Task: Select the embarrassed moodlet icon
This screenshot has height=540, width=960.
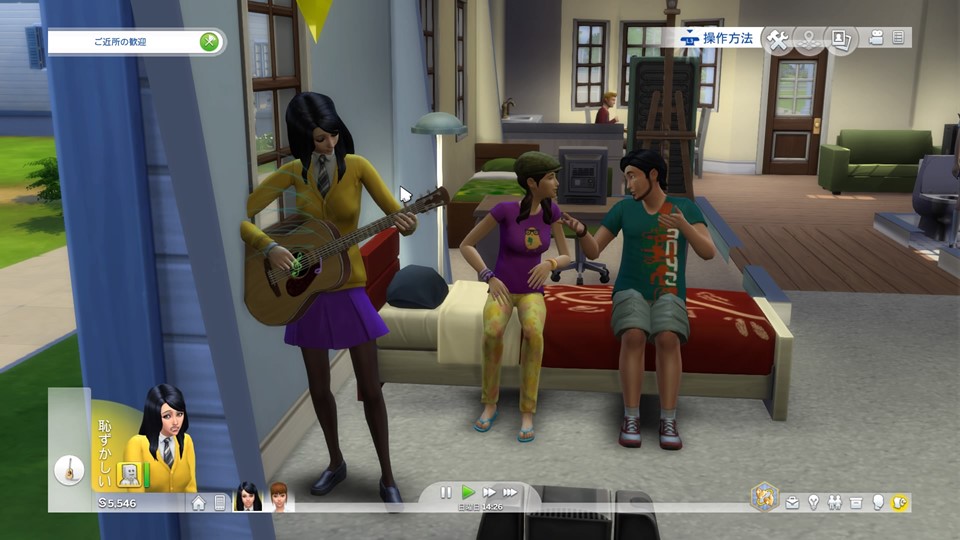Action: coord(128,473)
